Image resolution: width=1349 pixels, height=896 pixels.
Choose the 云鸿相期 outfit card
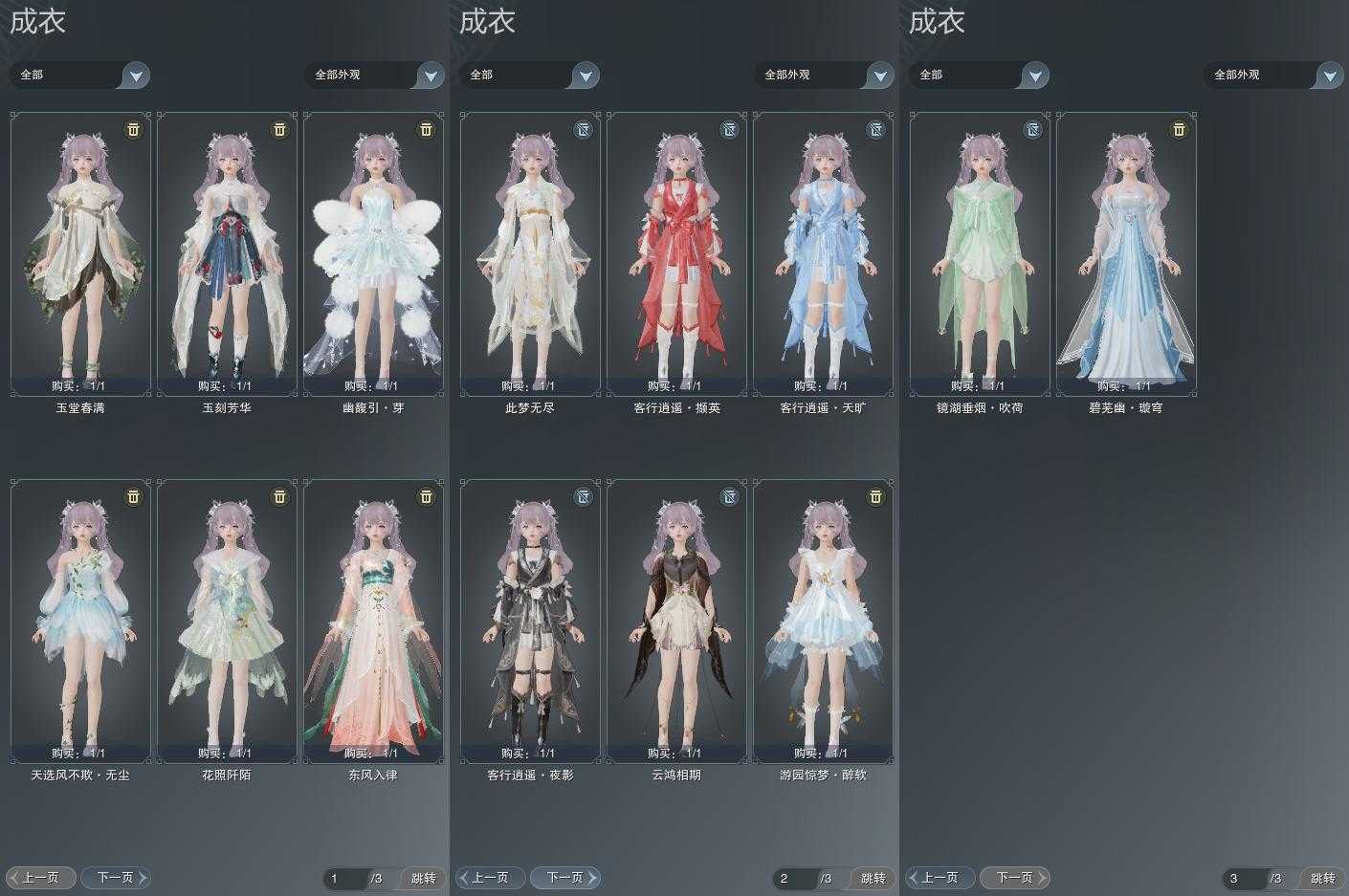[x=676, y=621]
